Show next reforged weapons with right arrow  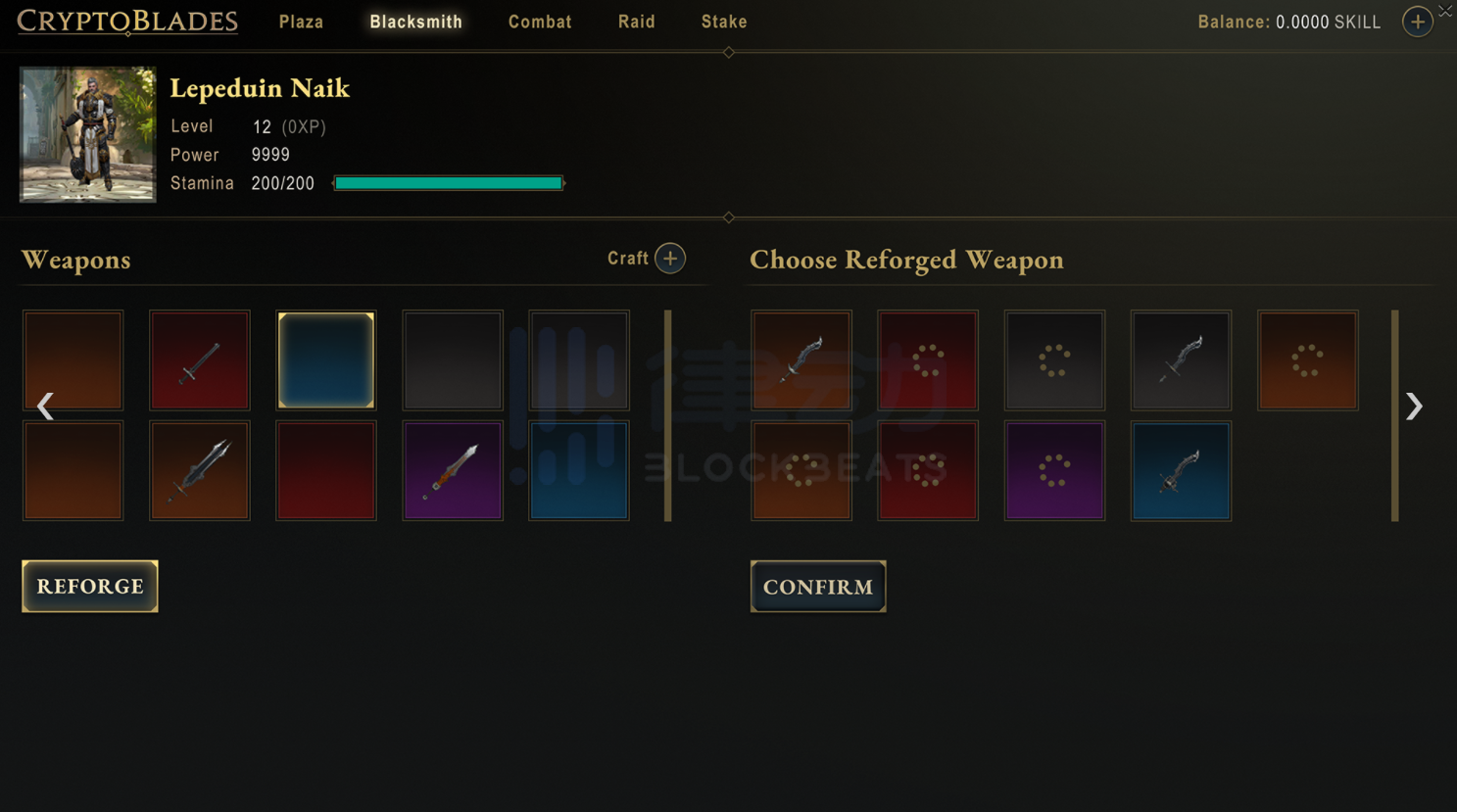(x=1413, y=406)
